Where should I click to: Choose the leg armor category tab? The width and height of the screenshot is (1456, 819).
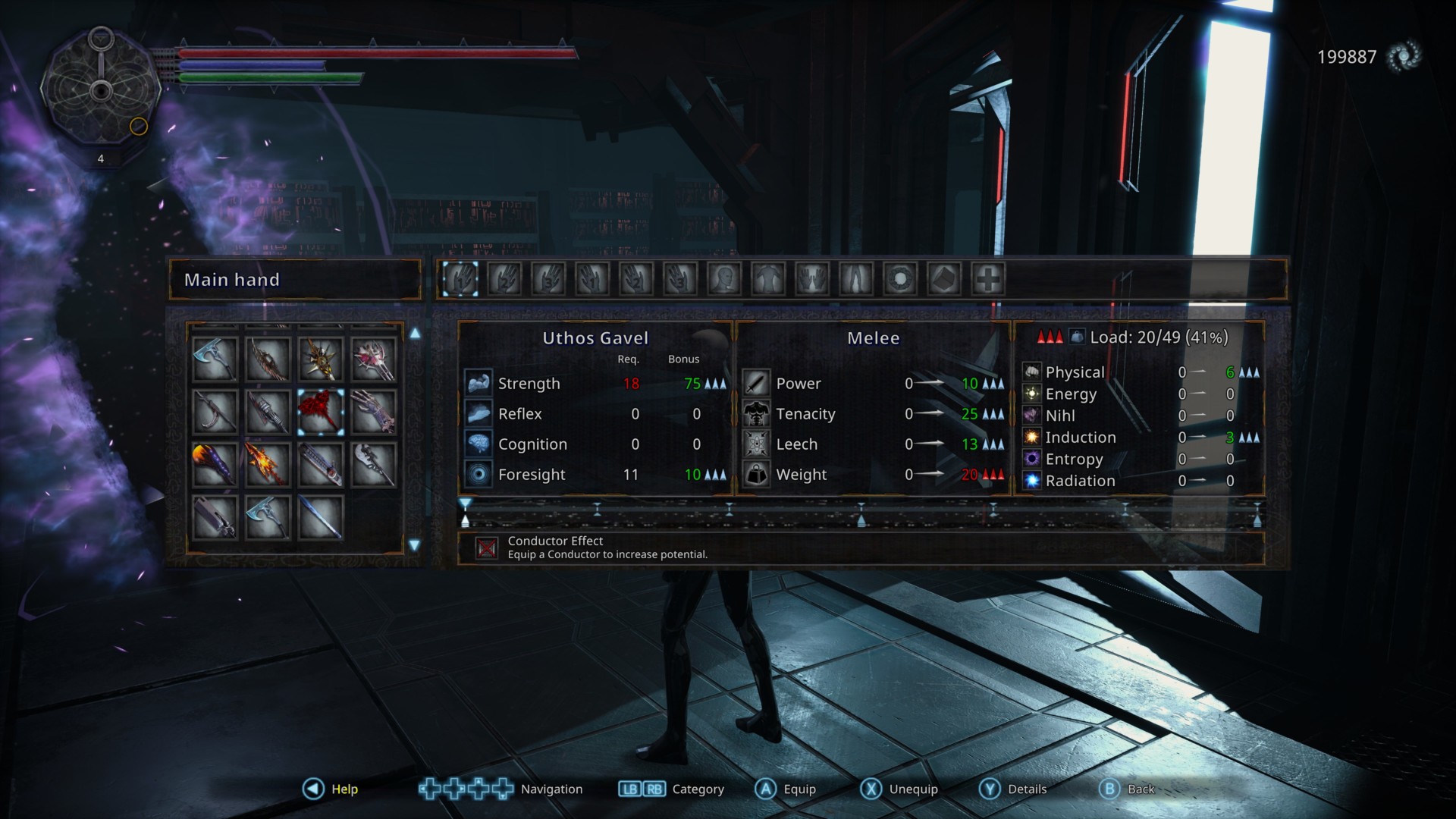click(x=855, y=279)
